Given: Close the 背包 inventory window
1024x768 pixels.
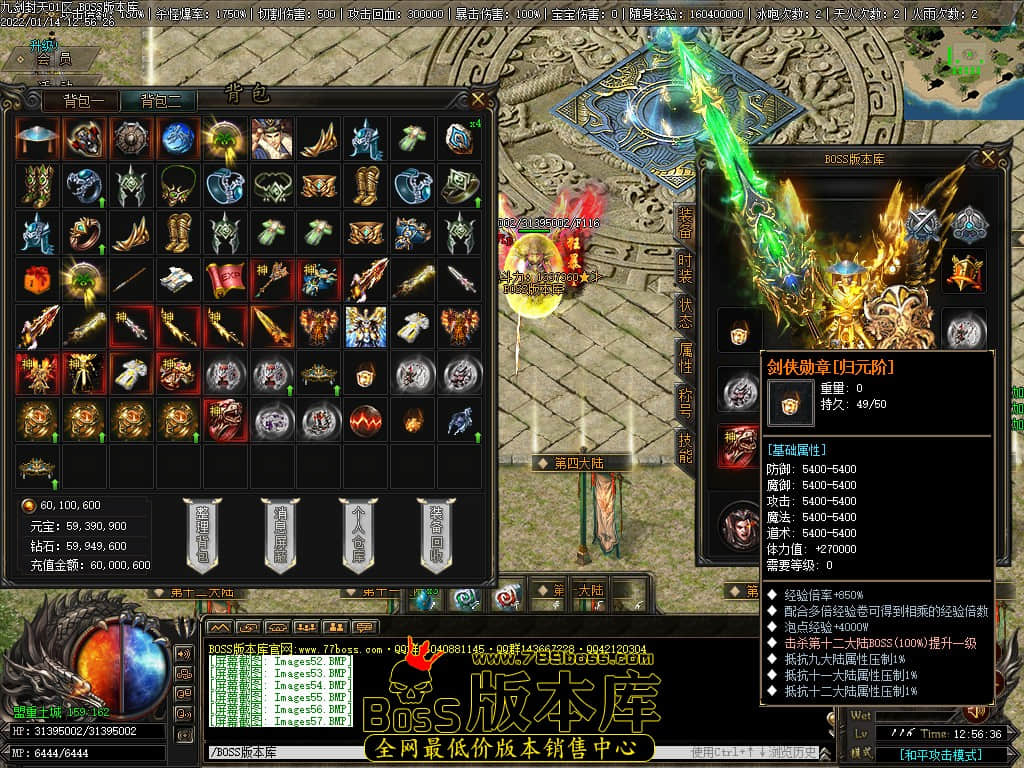Looking at the screenshot, I should 478,99.
